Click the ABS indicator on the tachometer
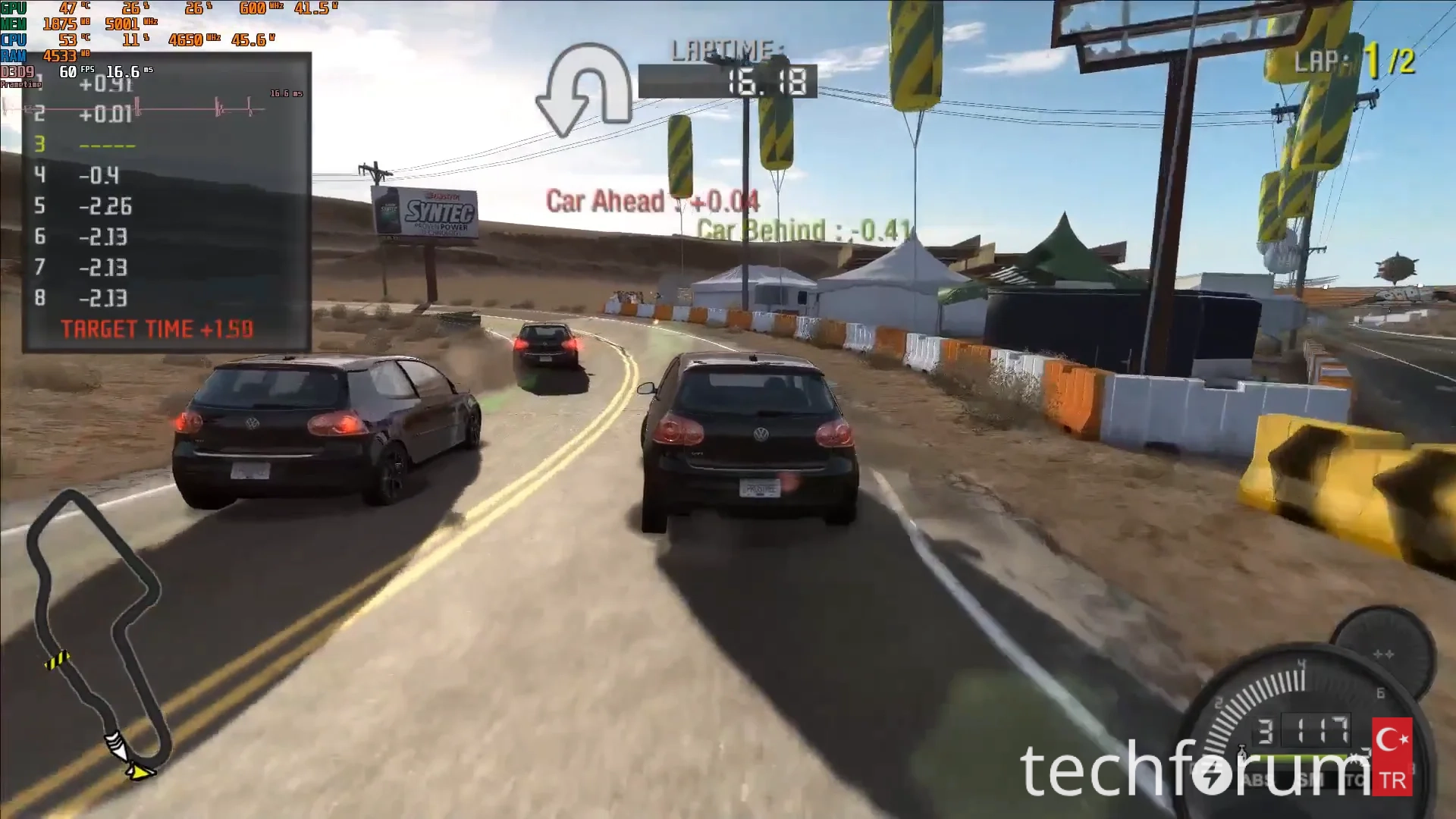This screenshot has height=819, width=1456. (1257, 780)
